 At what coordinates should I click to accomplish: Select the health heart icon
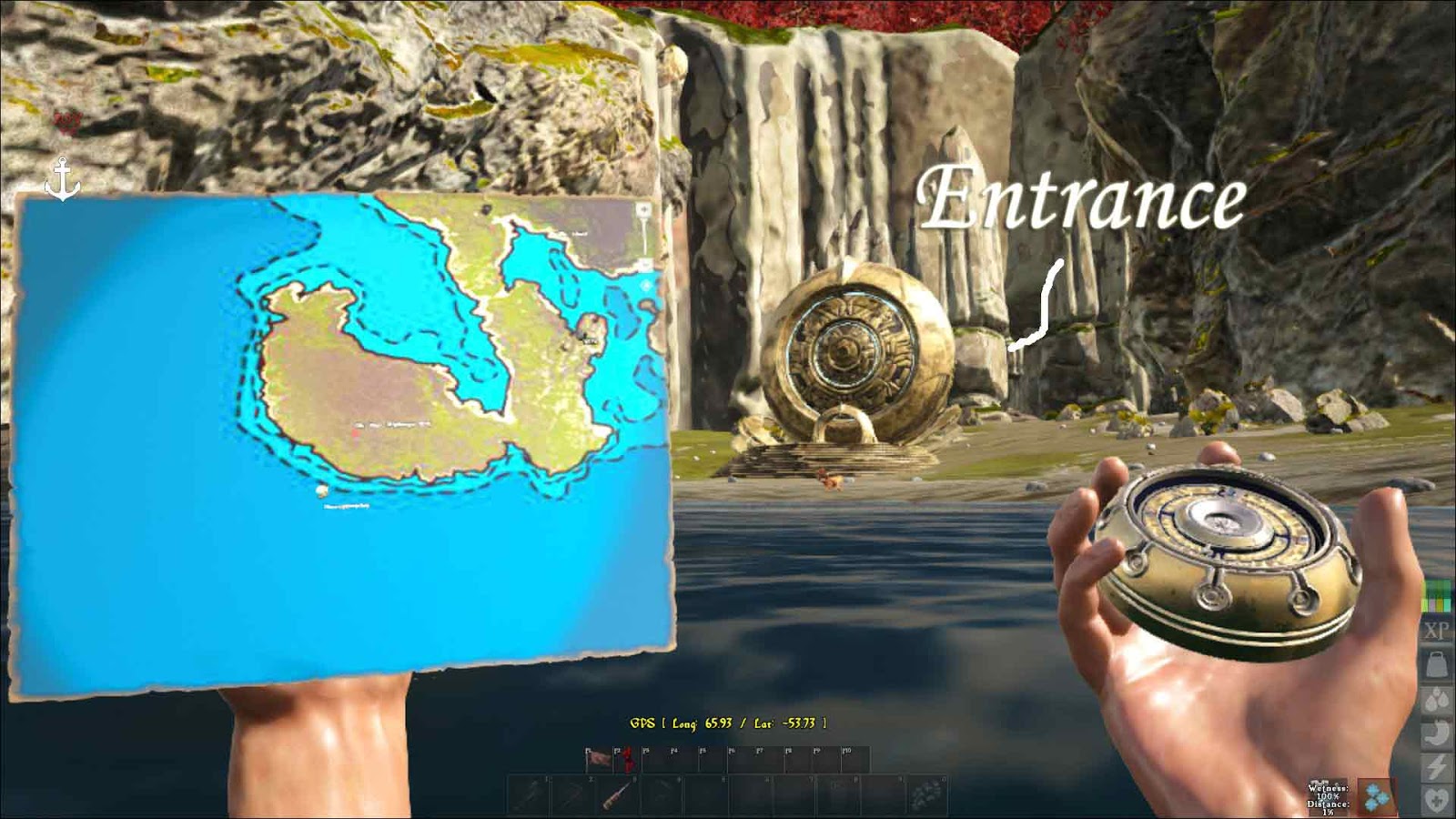coord(1436,796)
